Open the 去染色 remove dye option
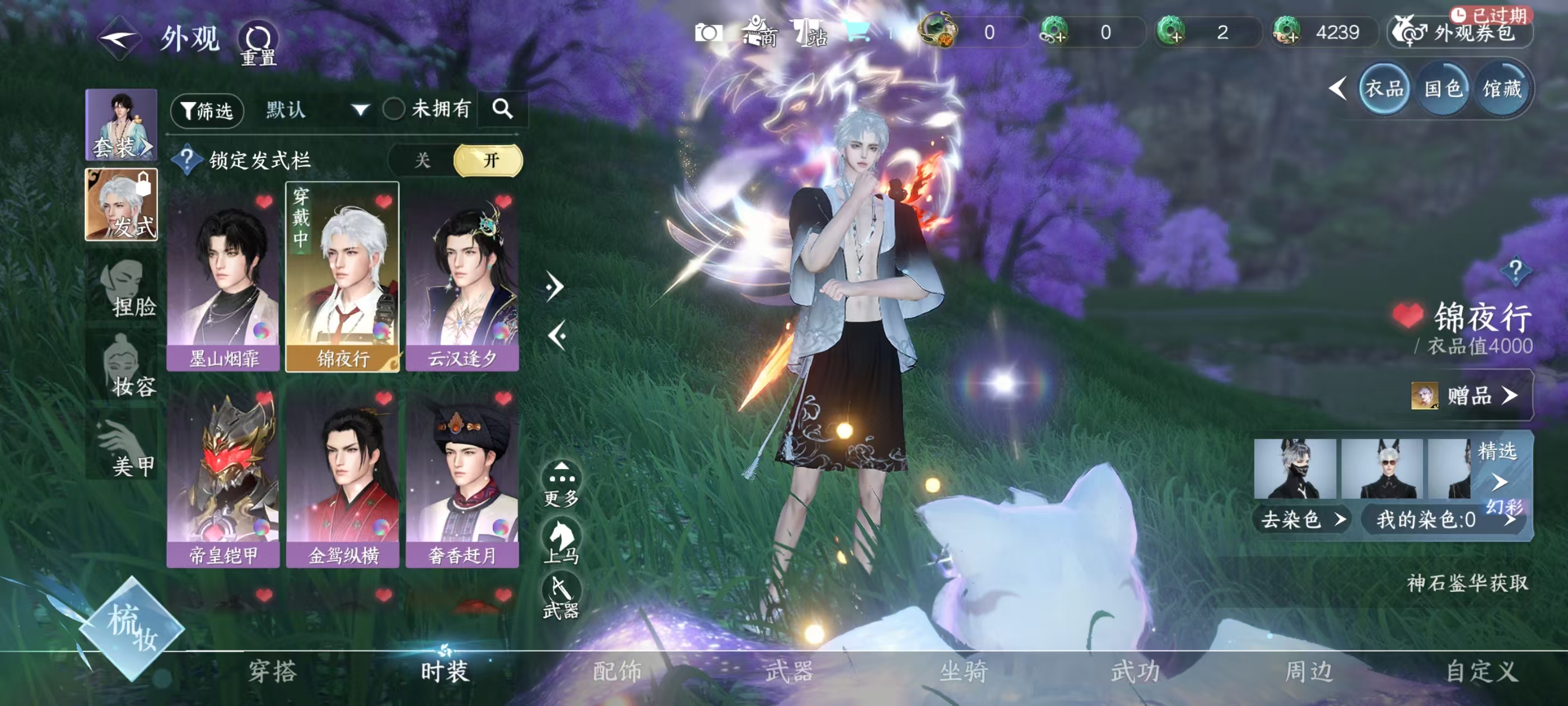This screenshot has height=706, width=1568. point(1301,519)
